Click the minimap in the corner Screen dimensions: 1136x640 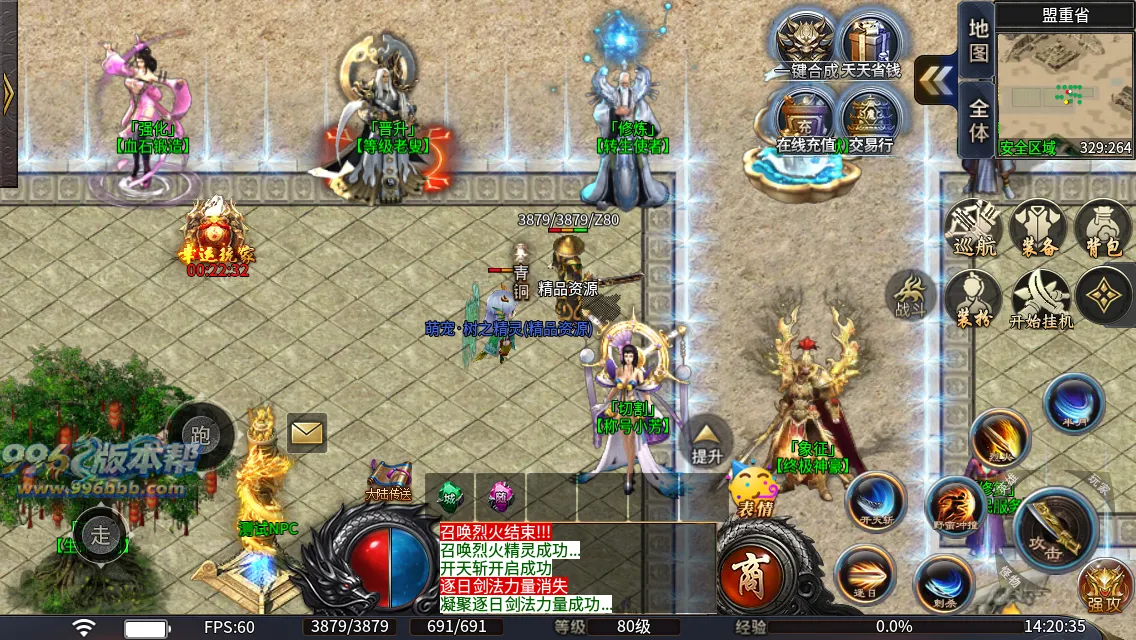point(1064,92)
